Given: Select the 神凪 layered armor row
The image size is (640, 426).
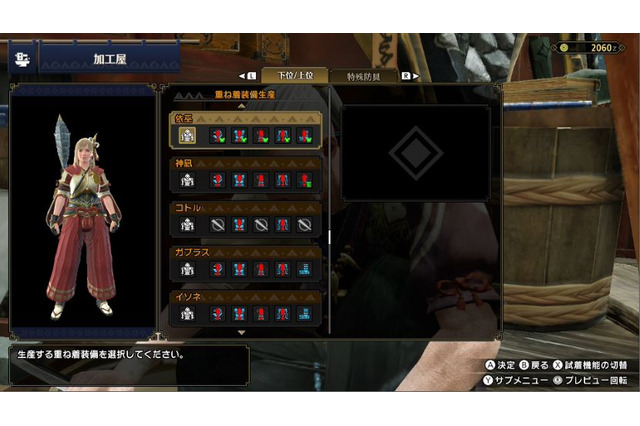Looking at the screenshot, I should 245,173.
